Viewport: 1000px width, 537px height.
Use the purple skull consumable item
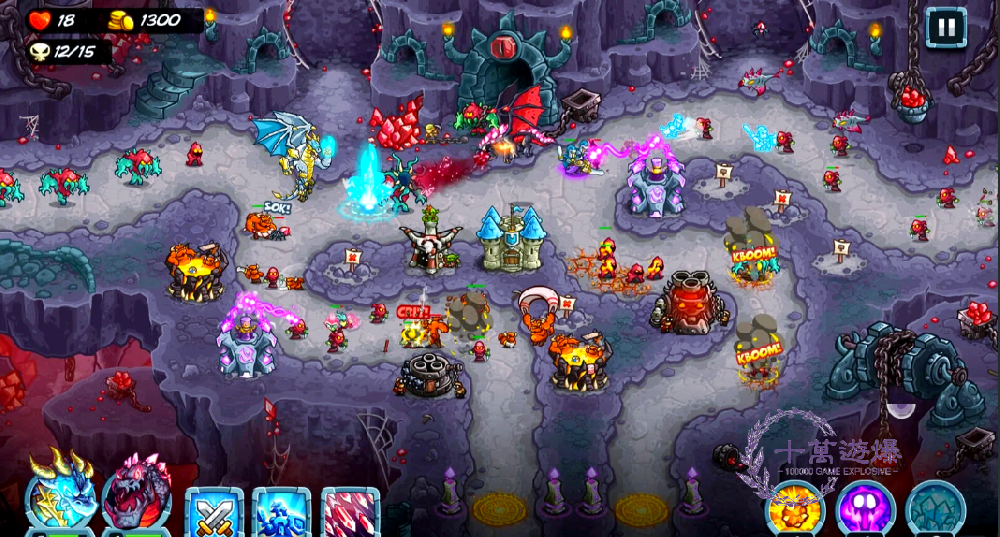coord(865,508)
